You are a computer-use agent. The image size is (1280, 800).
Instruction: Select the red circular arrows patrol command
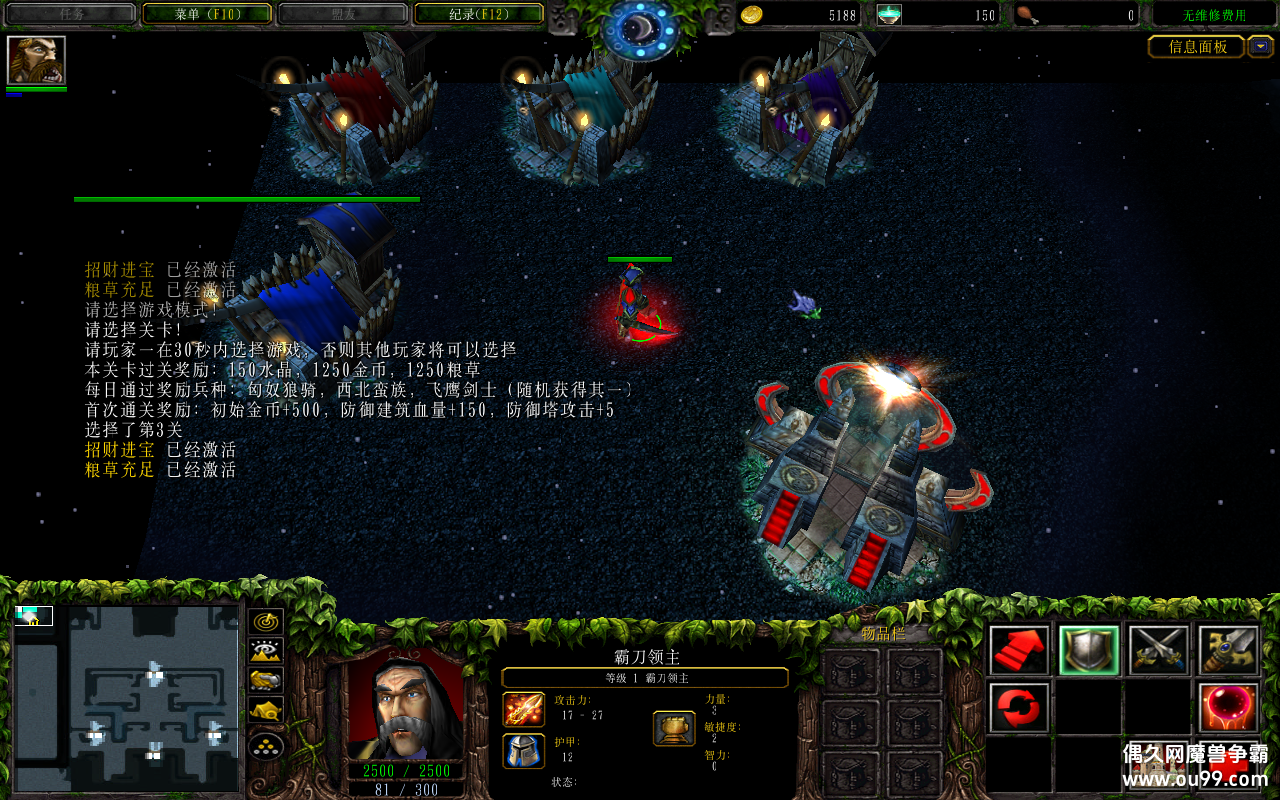(1019, 708)
